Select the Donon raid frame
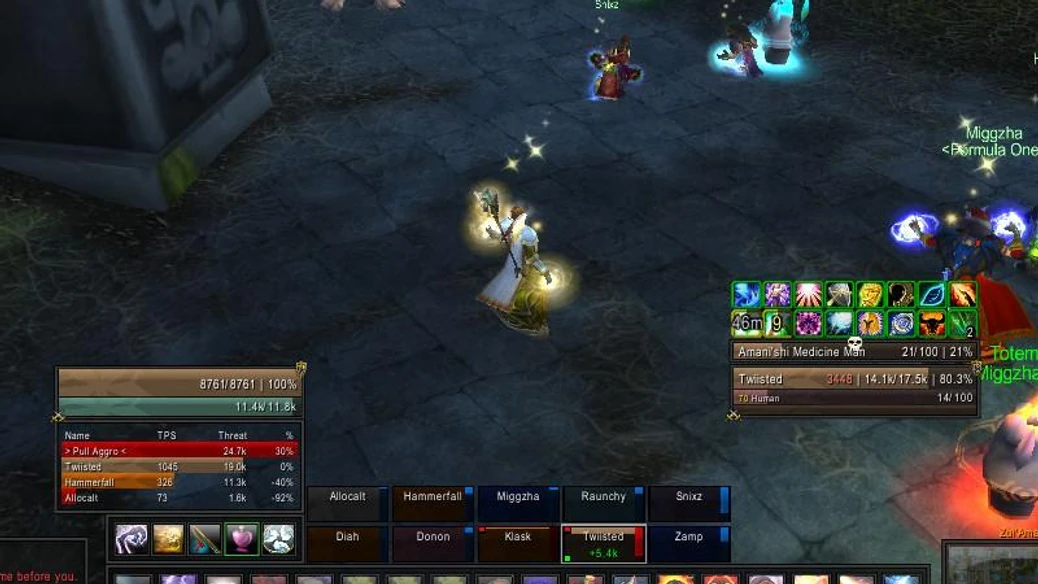Image resolution: width=1038 pixels, height=584 pixels. (432, 543)
